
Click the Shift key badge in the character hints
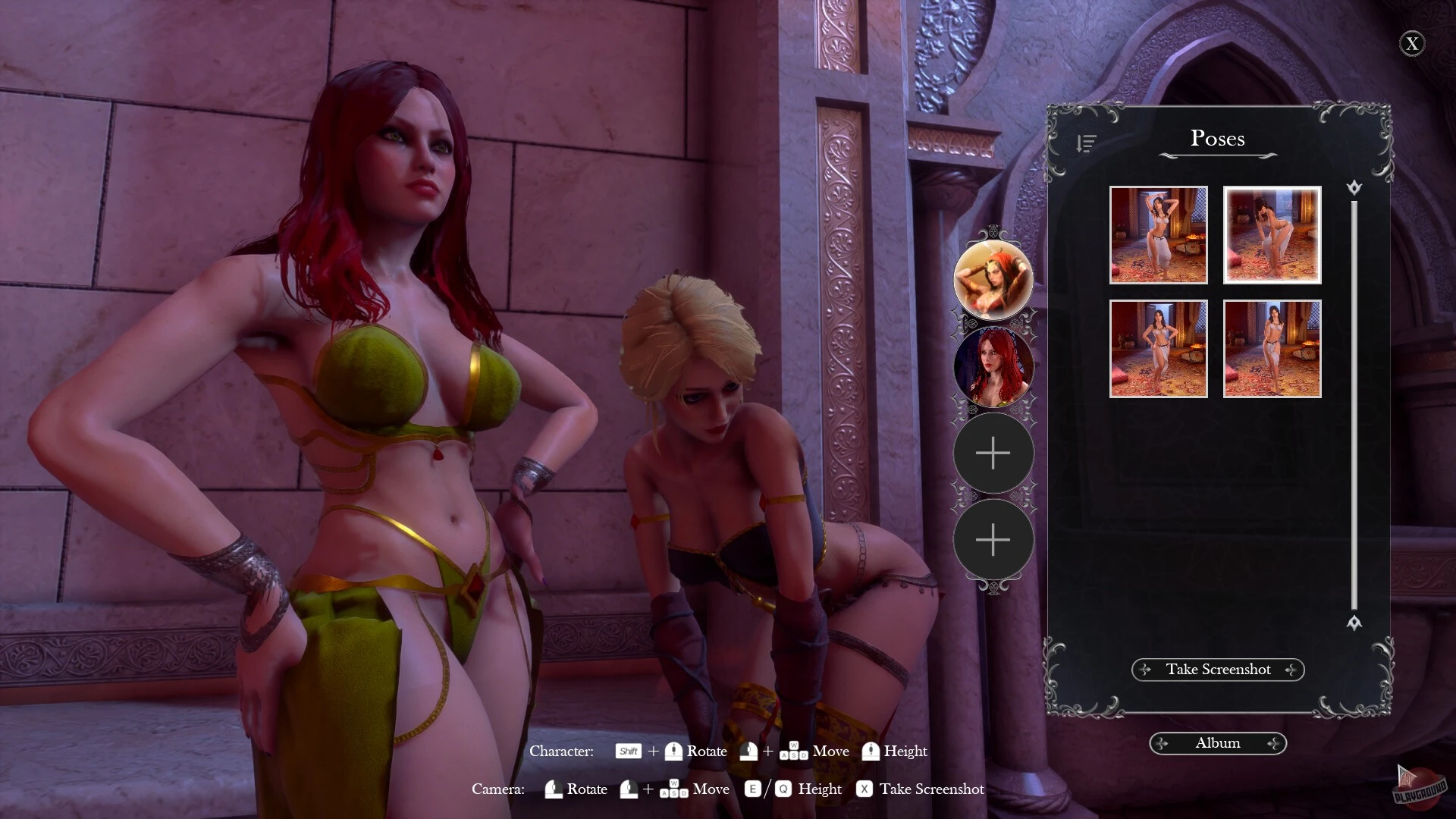pyautogui.click(x=628, y=752)
